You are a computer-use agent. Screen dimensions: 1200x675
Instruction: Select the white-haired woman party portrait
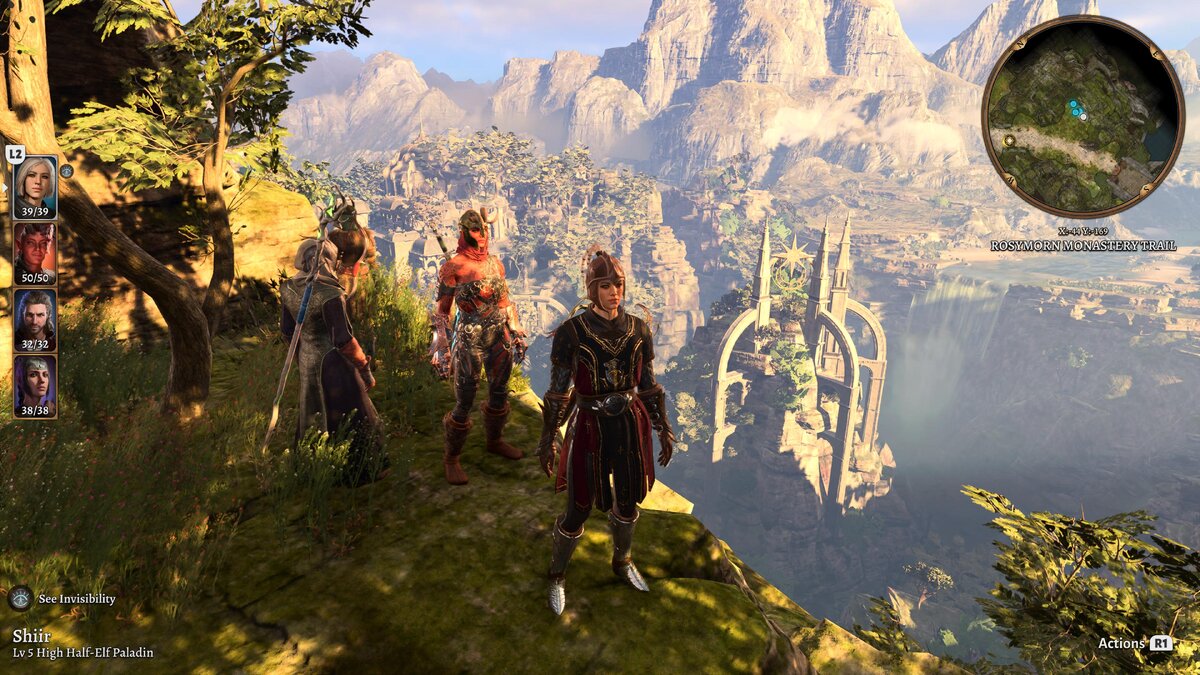35,187
